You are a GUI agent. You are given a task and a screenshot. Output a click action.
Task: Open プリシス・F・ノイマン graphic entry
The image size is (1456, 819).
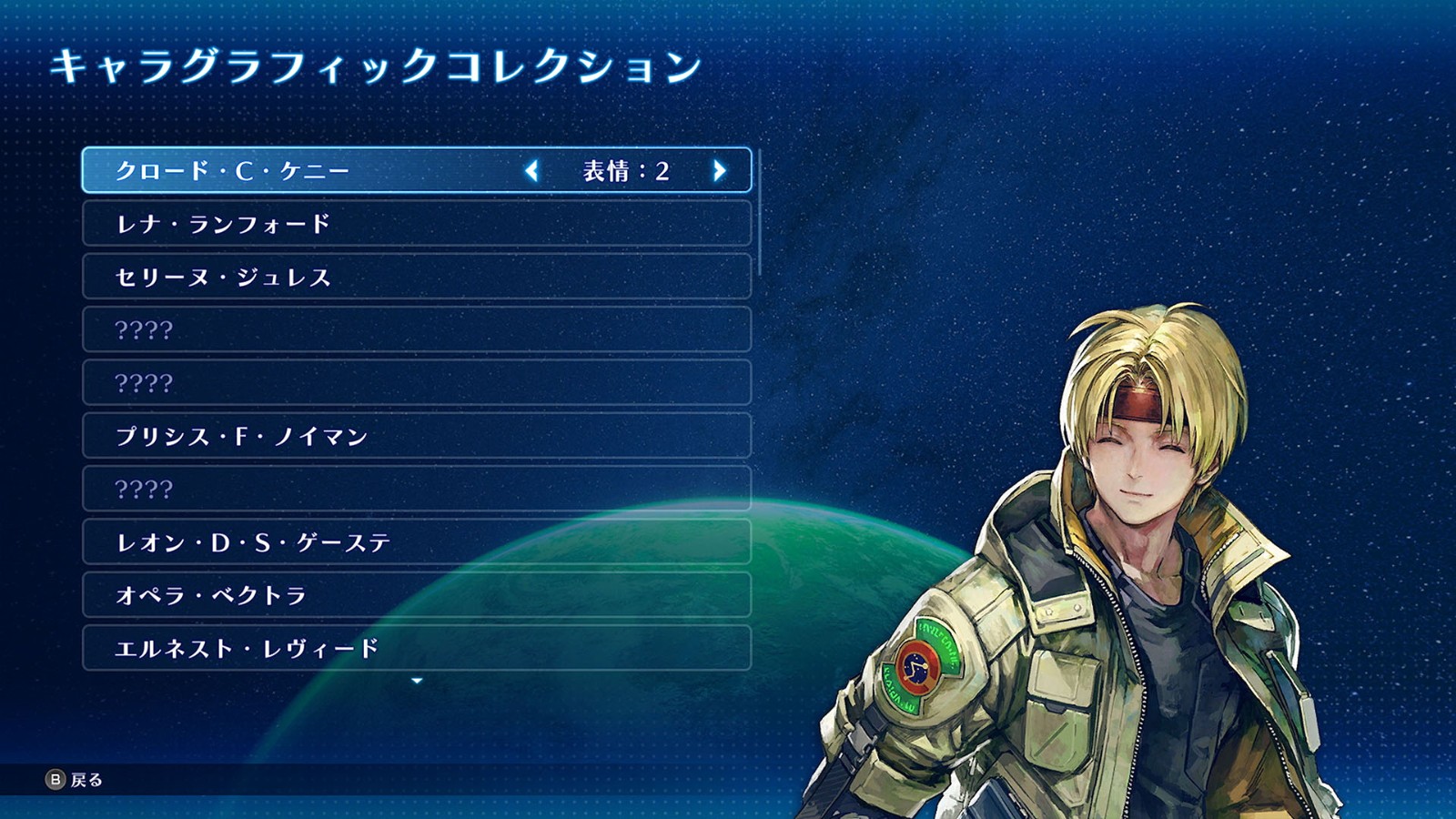point(241,437)
